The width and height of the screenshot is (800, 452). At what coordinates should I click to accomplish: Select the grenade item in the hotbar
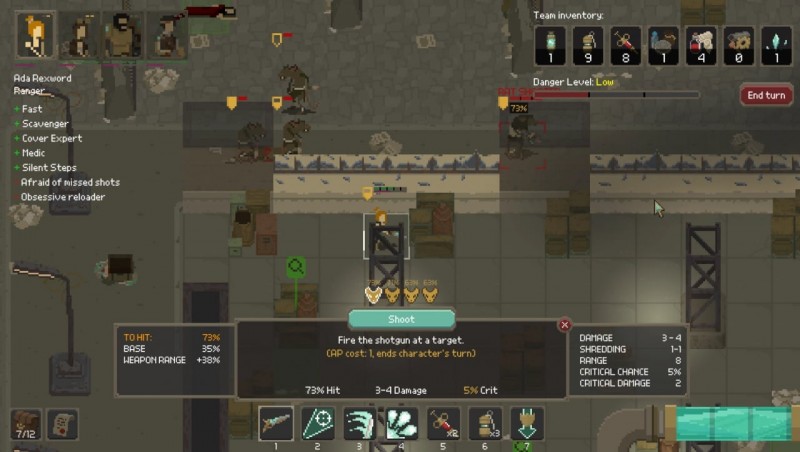[x=486, y=423]
